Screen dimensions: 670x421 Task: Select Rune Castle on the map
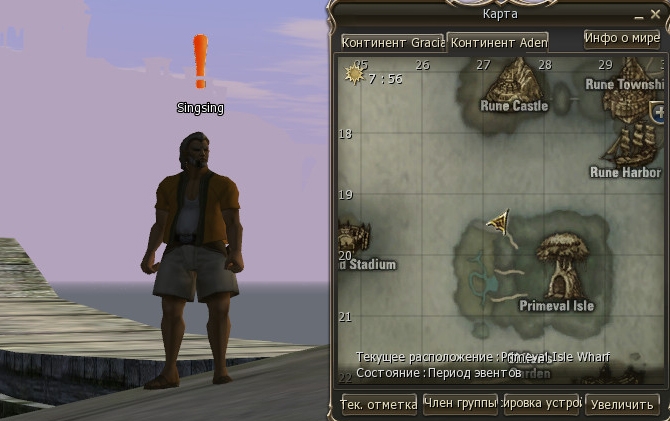pyautogui.click(x=515, y=80)
